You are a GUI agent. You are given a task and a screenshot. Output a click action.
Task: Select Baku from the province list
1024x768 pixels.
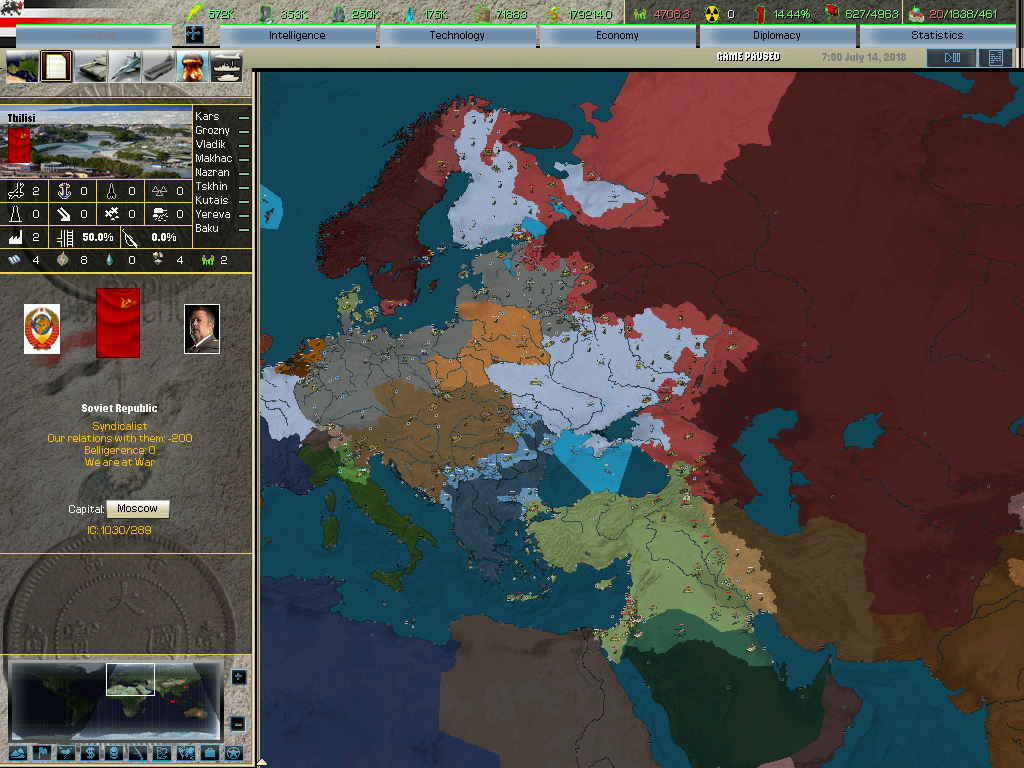207,229
